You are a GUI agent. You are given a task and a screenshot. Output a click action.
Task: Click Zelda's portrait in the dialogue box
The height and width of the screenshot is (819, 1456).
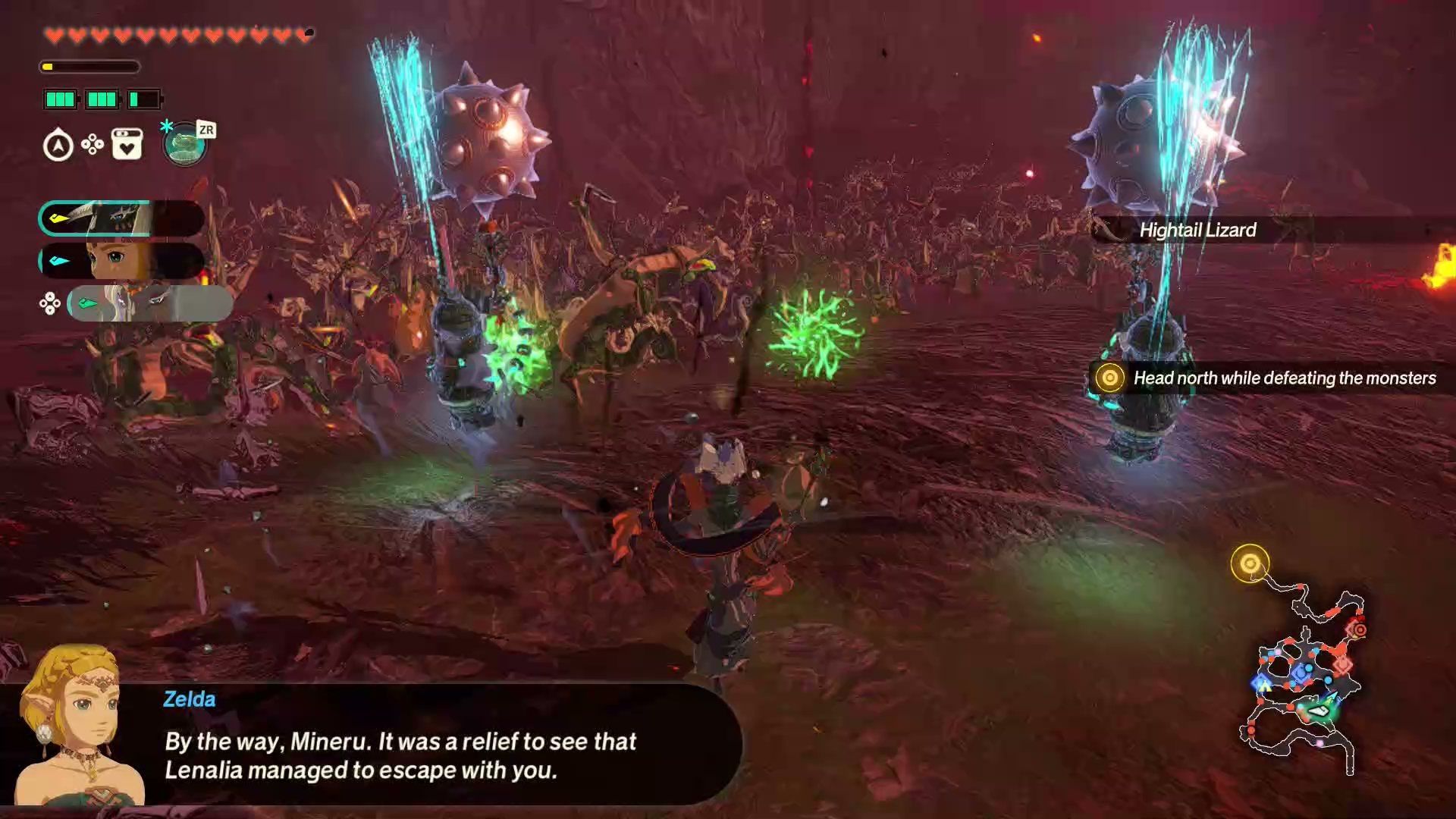76,726
